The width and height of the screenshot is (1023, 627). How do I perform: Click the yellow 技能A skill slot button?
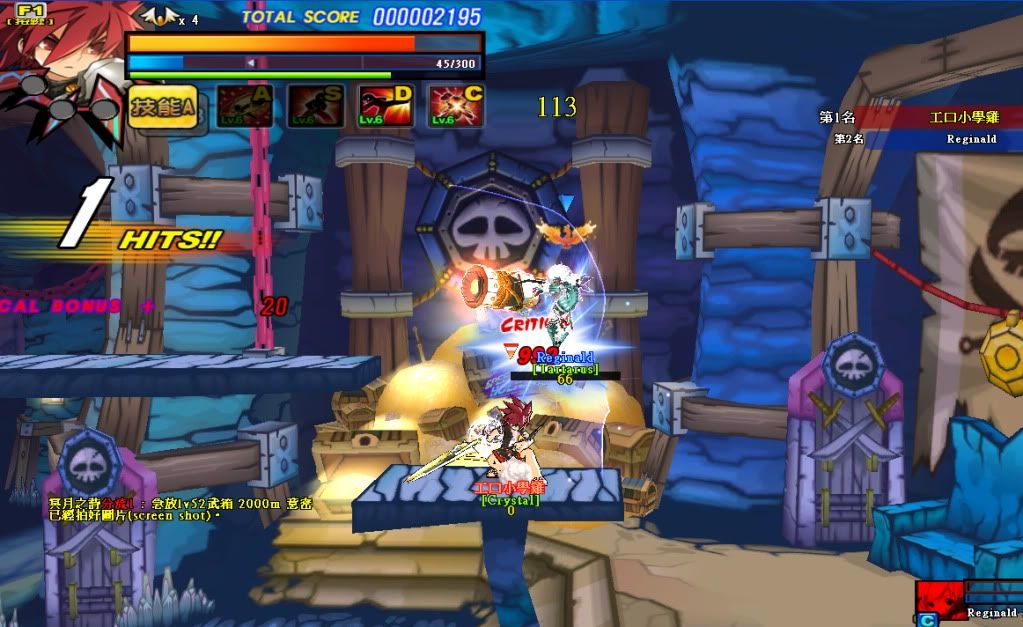click(162, 106)
